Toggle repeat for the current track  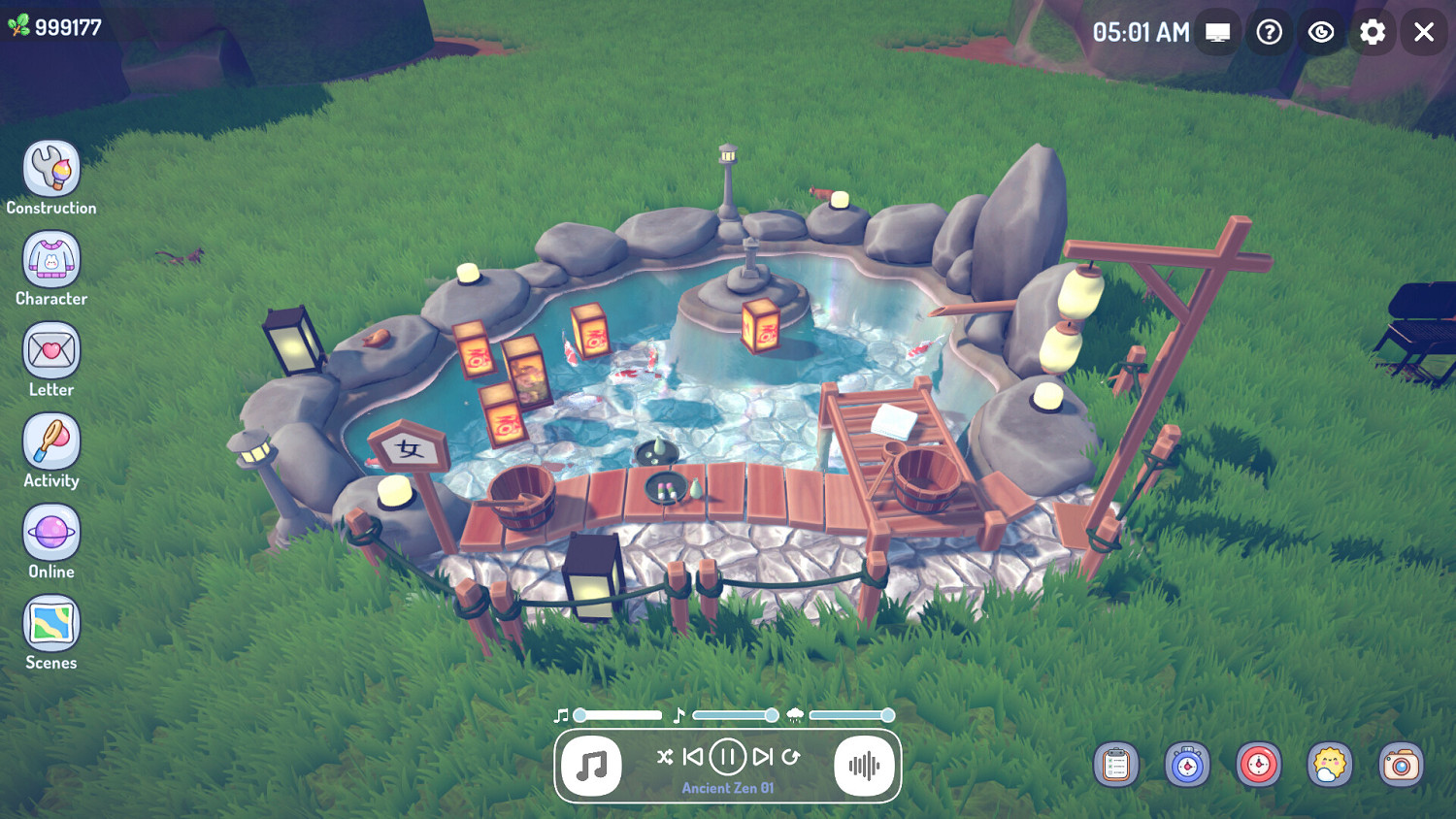pos(792,758)
